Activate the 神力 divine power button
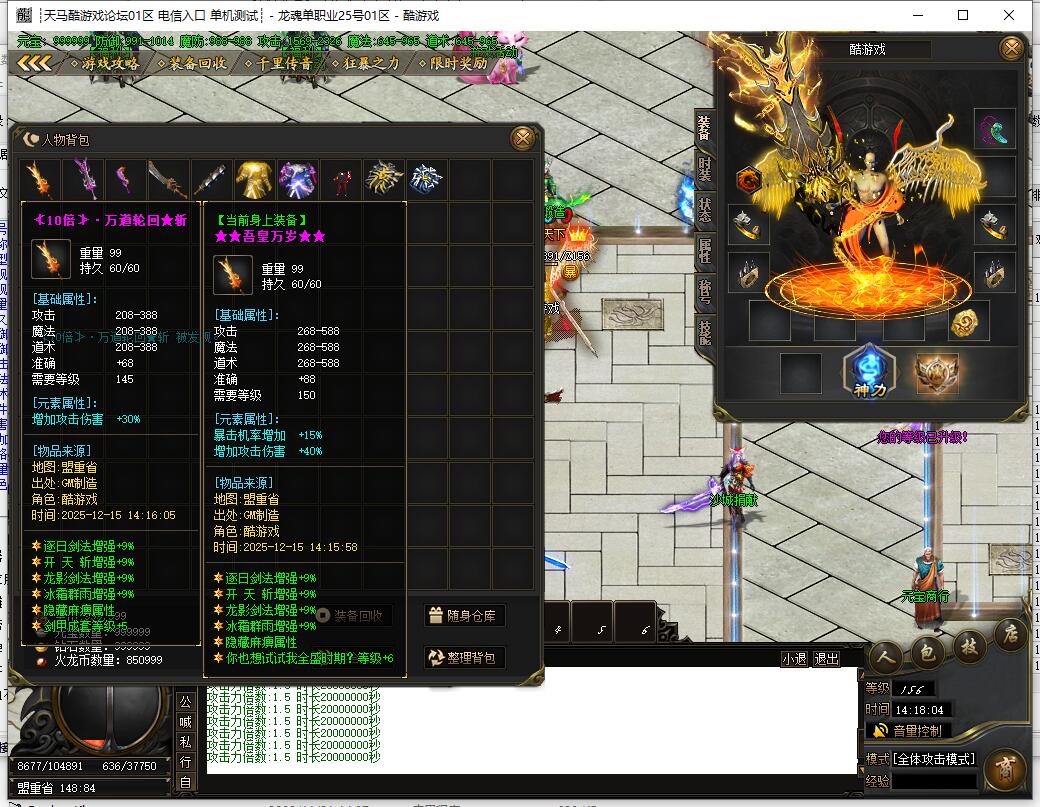Screen dimensions: 1040x807 (x=866, y=372)
